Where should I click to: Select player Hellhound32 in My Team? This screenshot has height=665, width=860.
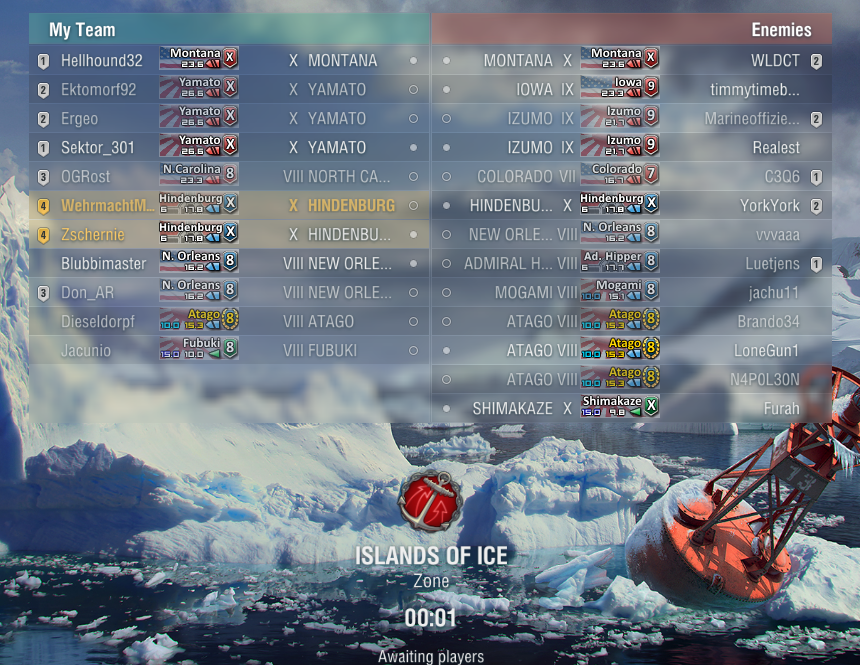101,61
